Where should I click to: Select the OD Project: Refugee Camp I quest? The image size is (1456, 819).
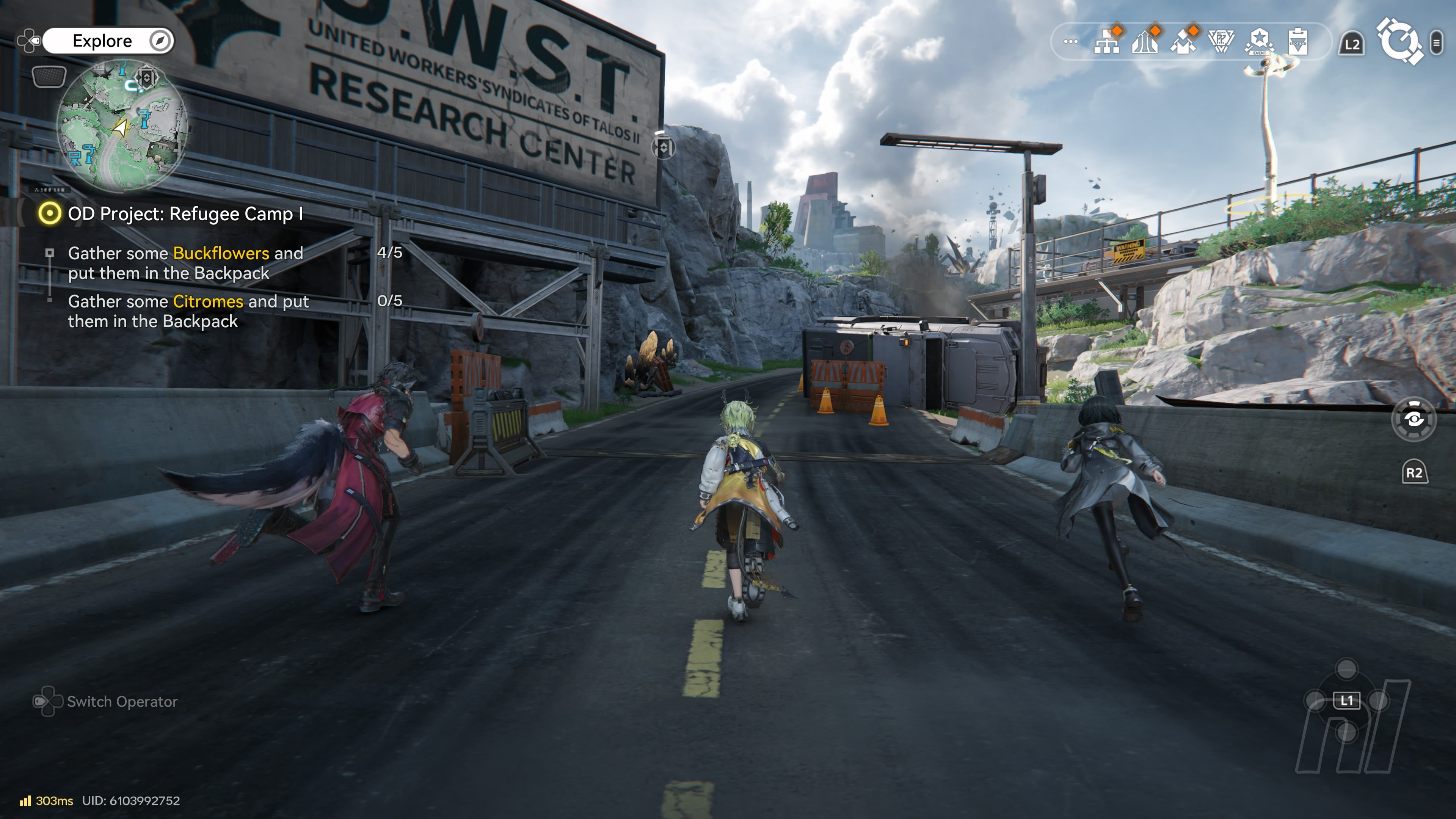click(185, 213)
